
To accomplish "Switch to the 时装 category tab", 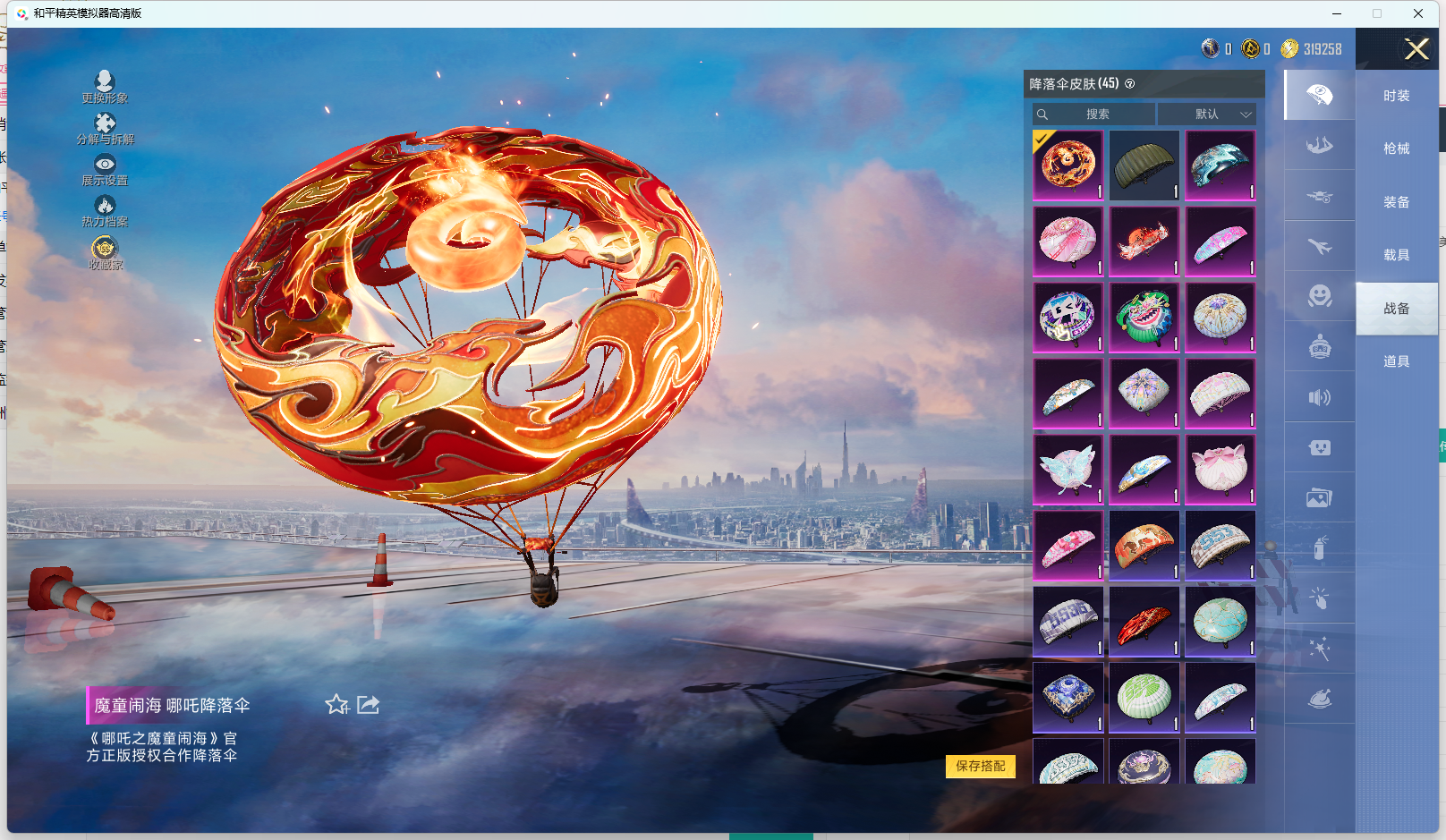I will click(x=1396, y=96).
